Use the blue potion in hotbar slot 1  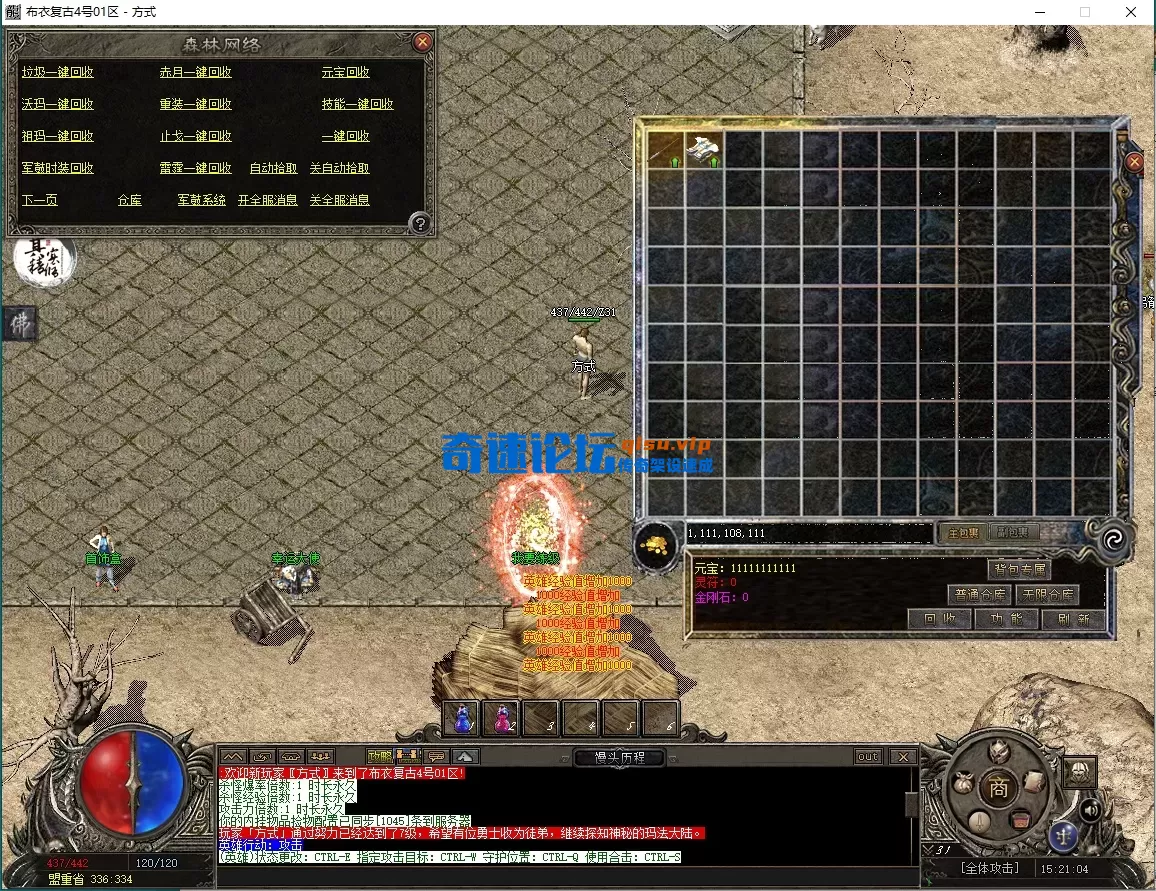pyautogui.click(x=461, y=717)
